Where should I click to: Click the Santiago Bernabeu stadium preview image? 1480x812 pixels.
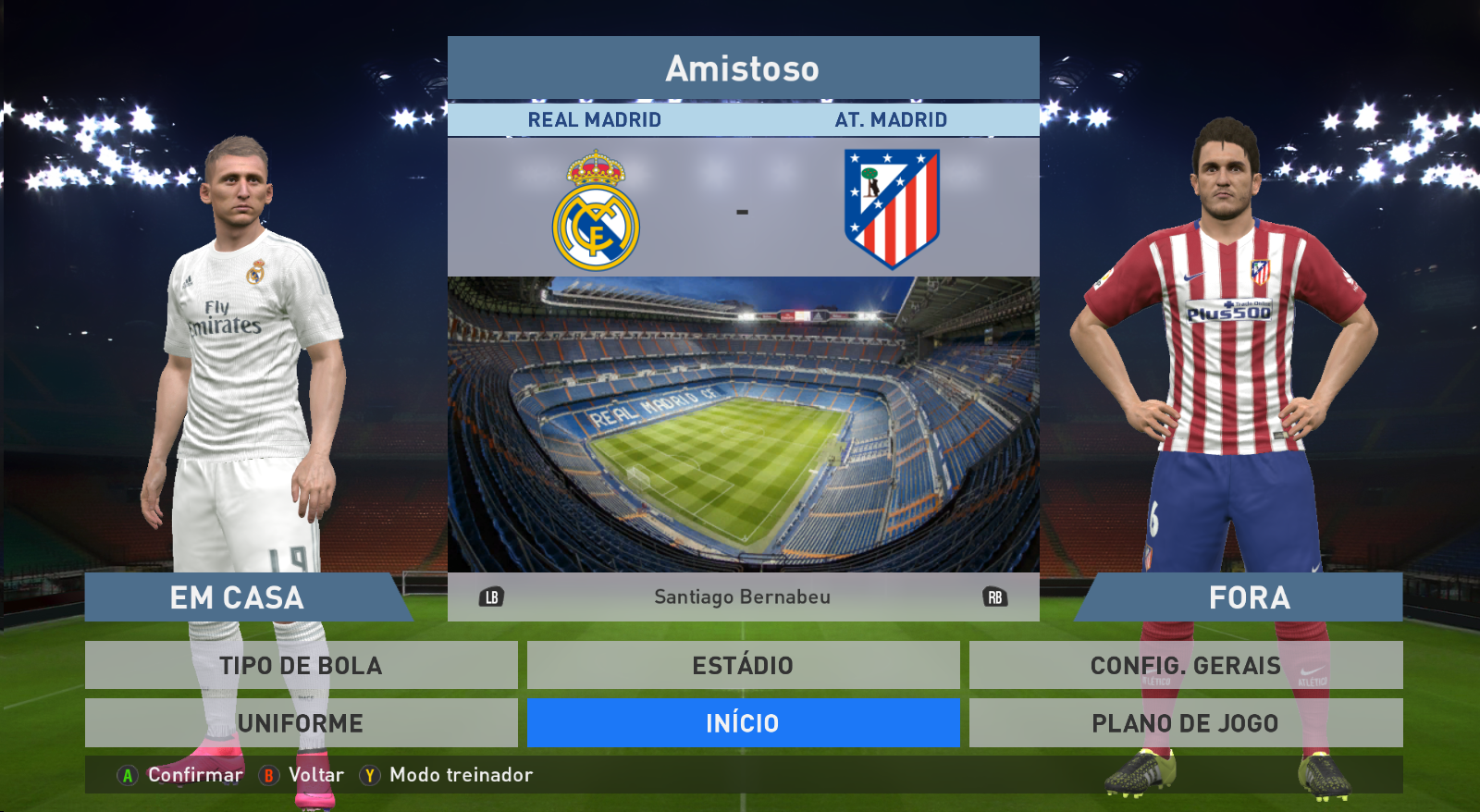[x=743, y=424]
